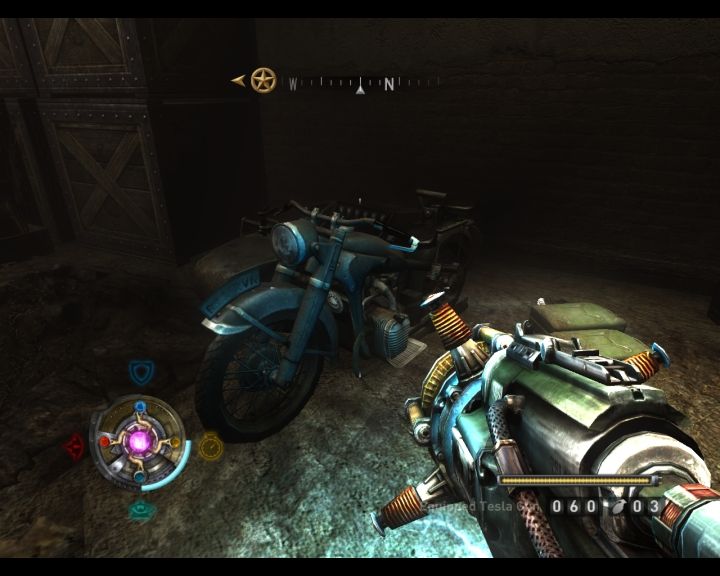This screenshot has width=720, height=576.
Task: Select the gold star objective marker
Action: (x=263, y=79)
